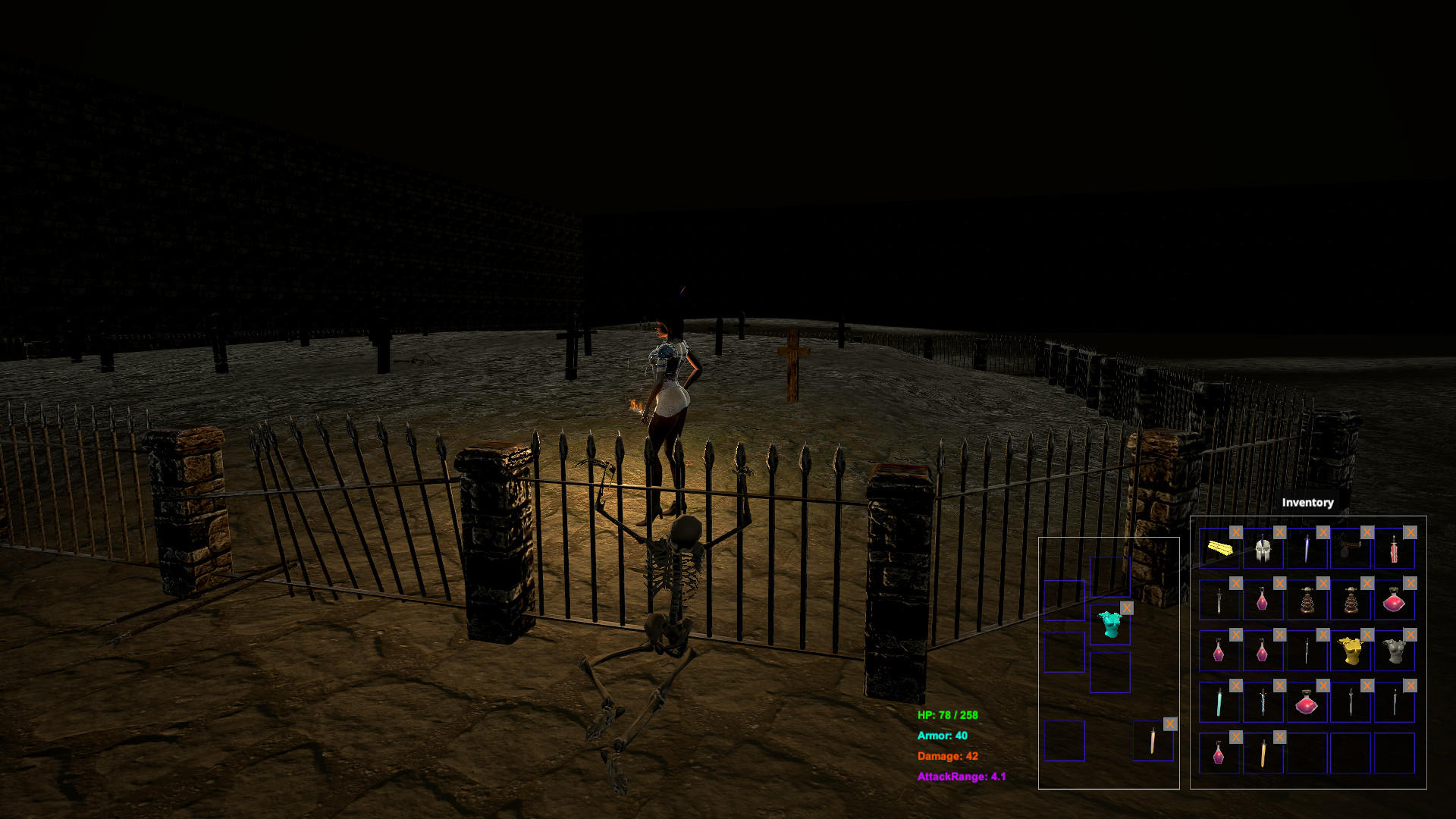Click the equipped cyan chestplate in the equipment panel
Viewport: 1456px width, 819px height.
pos(1111,626)
